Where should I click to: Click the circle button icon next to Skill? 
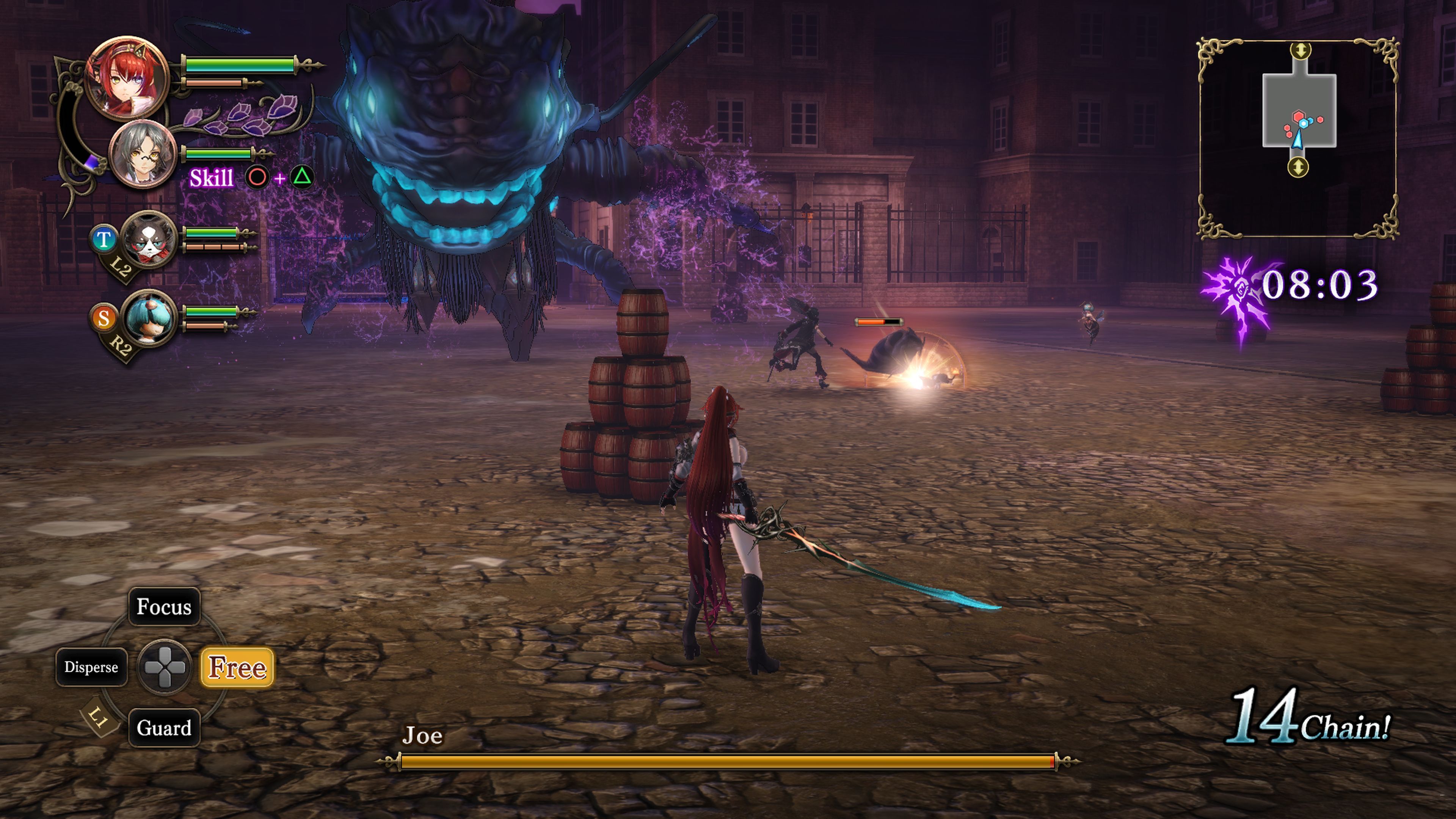click(x=257, y=177)
